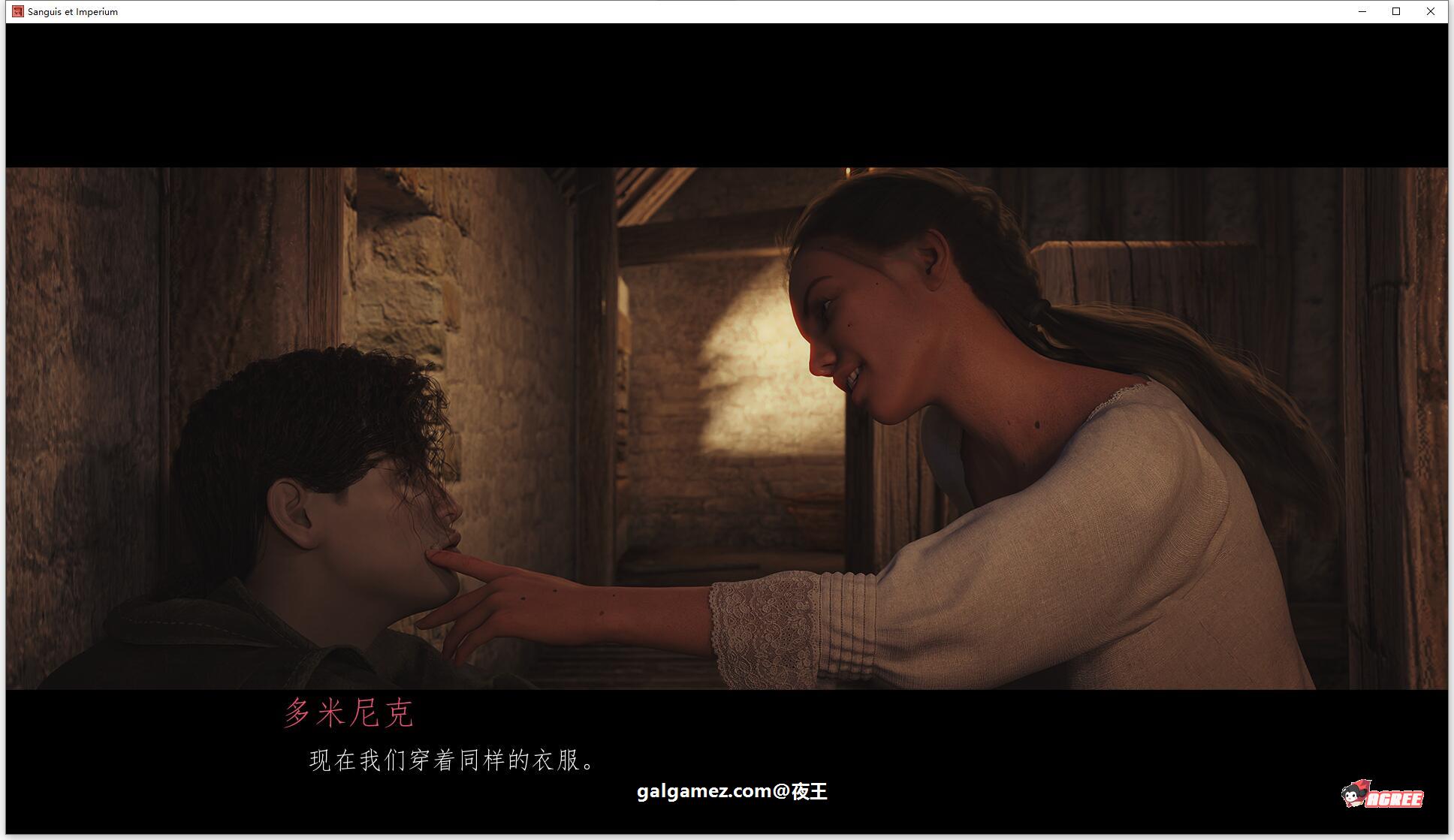Screen dimensions: 1454x840
Task: Maximize the game window
Action: [1396, 11]
